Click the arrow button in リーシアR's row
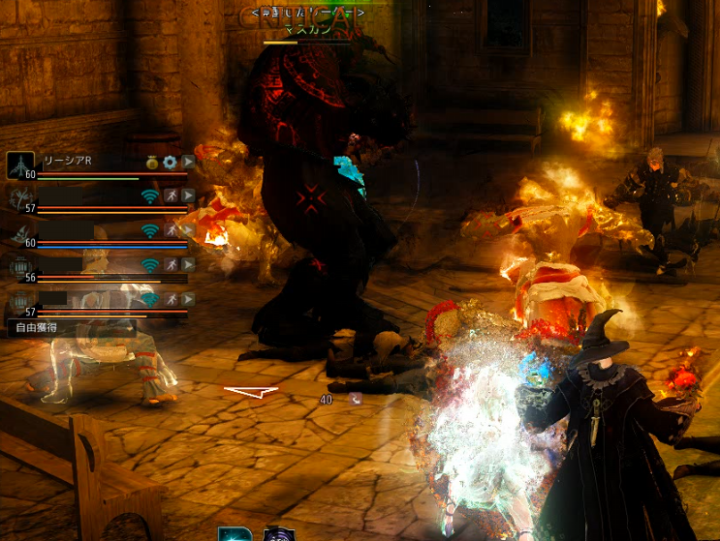720x541 pixels. coord(188,161)
